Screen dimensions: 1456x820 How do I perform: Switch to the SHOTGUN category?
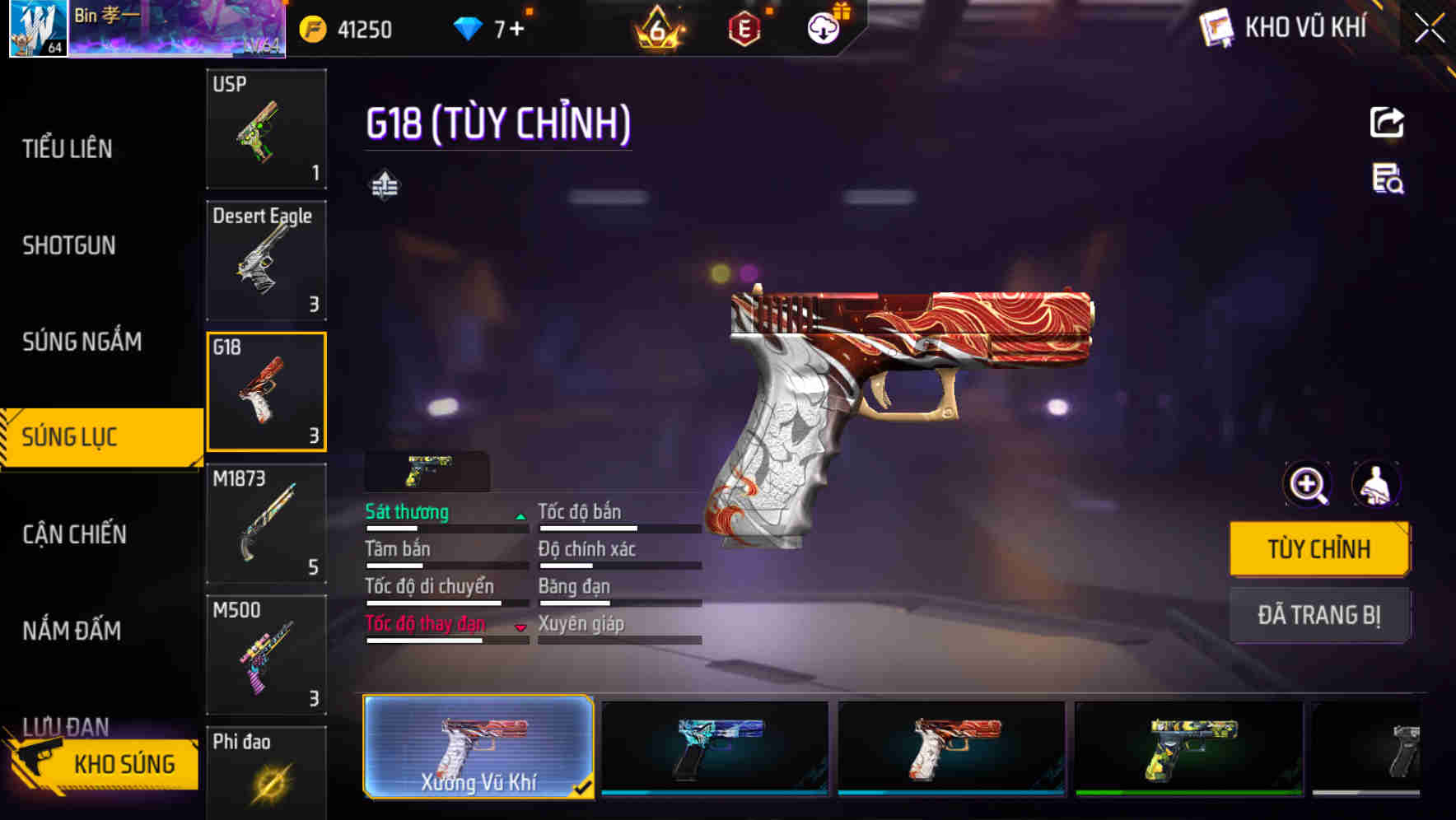69,245
